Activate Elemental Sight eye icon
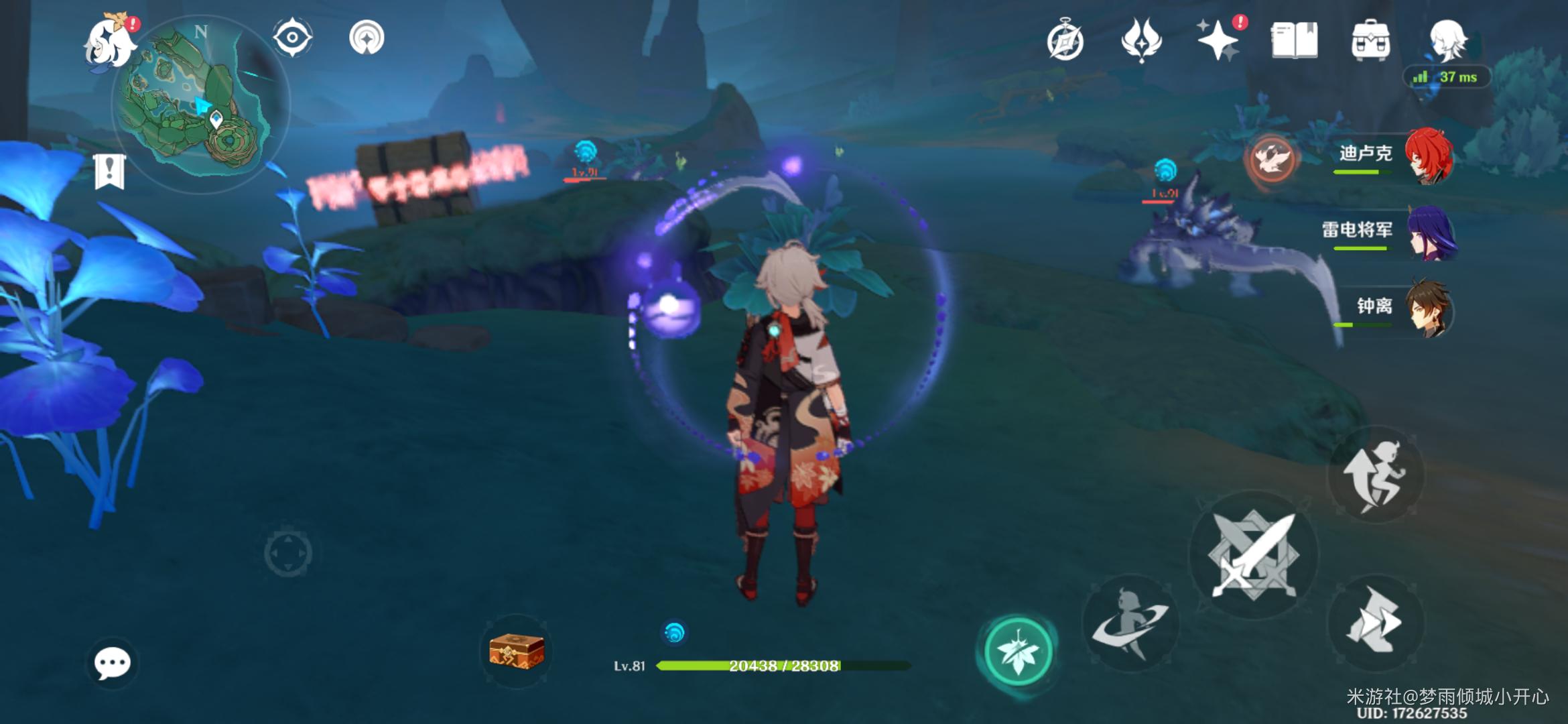1568x724 pixels. tap(293, 38)
